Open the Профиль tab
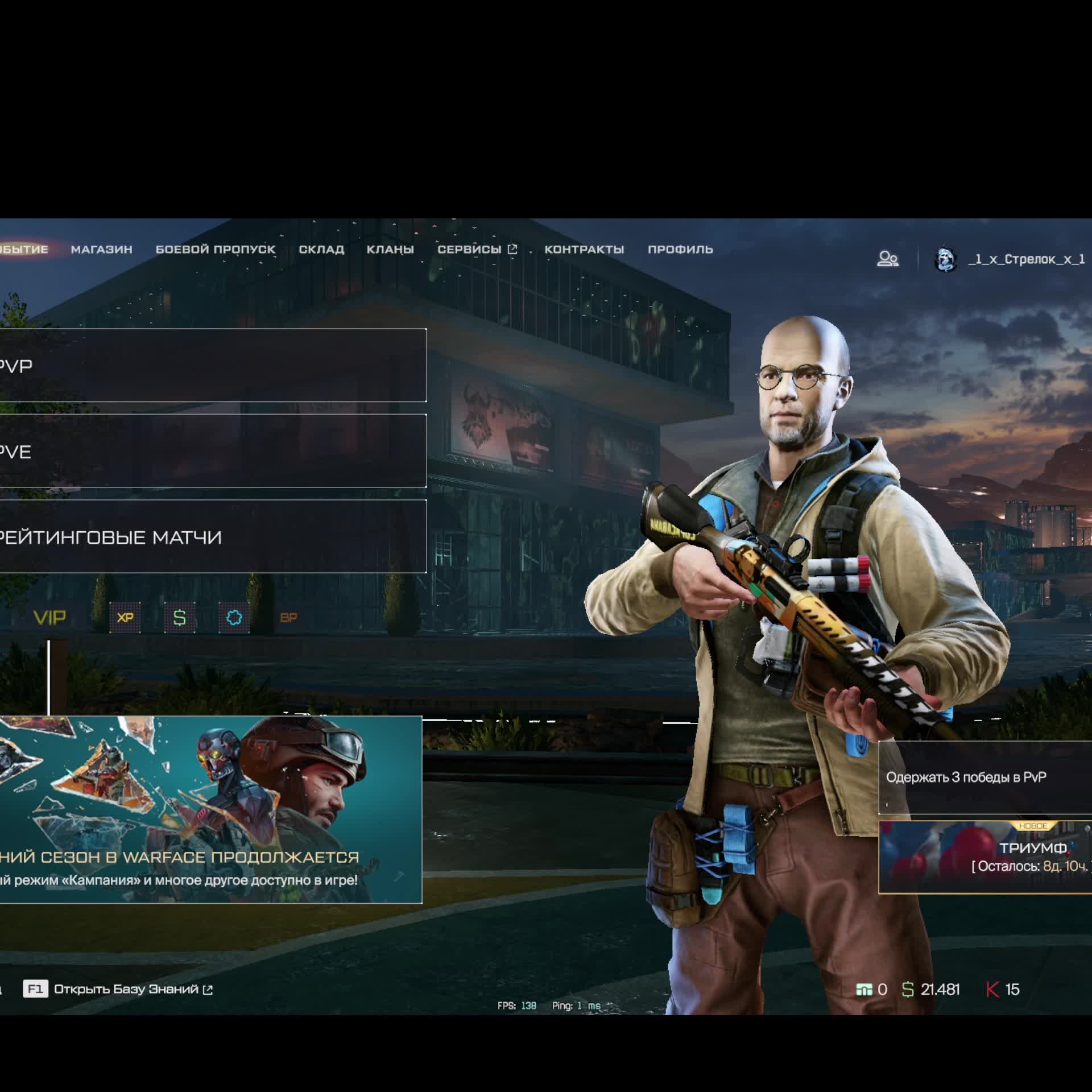This screenshot has width=1092, height=1092. 680,249
